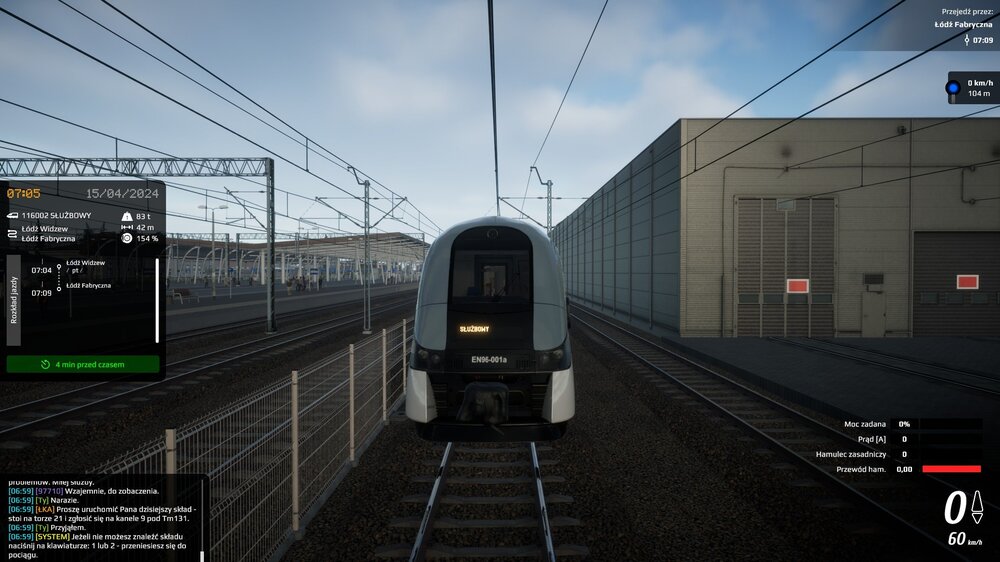Click the timetable panel scrollbar
This screenshot has height=562, width=1000.
pos(157,300)
